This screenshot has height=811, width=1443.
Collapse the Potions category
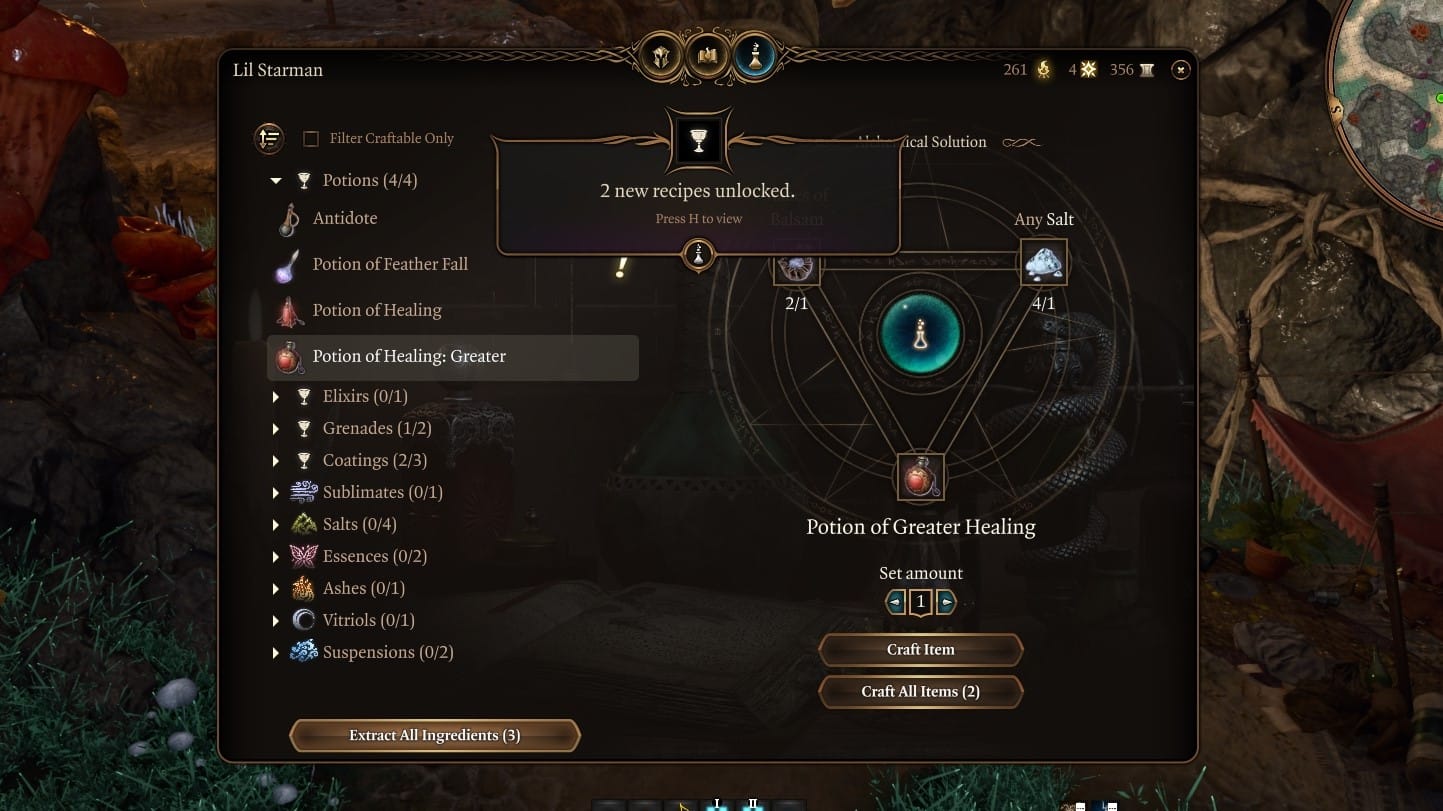[276, 180]
